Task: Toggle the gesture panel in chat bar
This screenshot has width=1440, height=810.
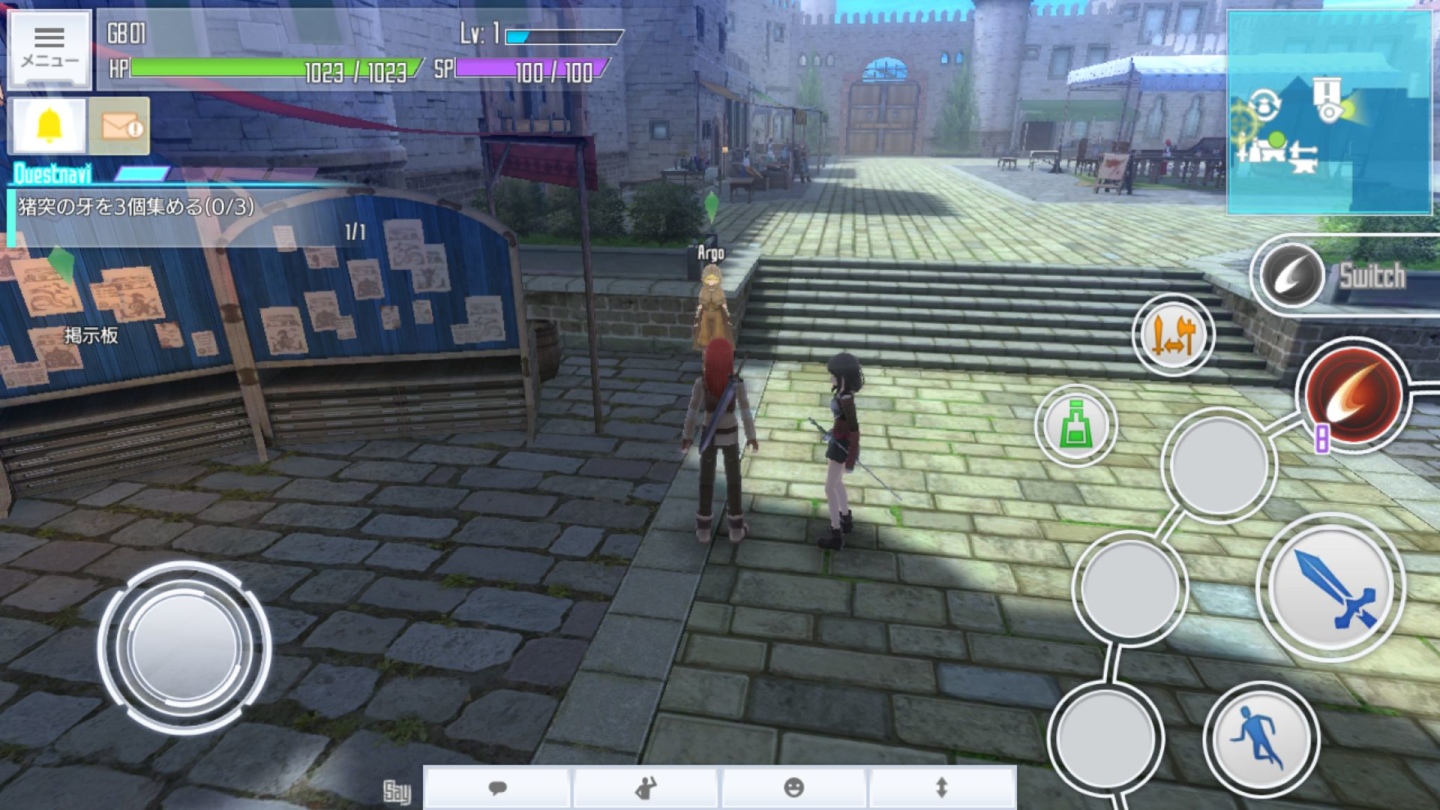Action: [x=645, y=789]
